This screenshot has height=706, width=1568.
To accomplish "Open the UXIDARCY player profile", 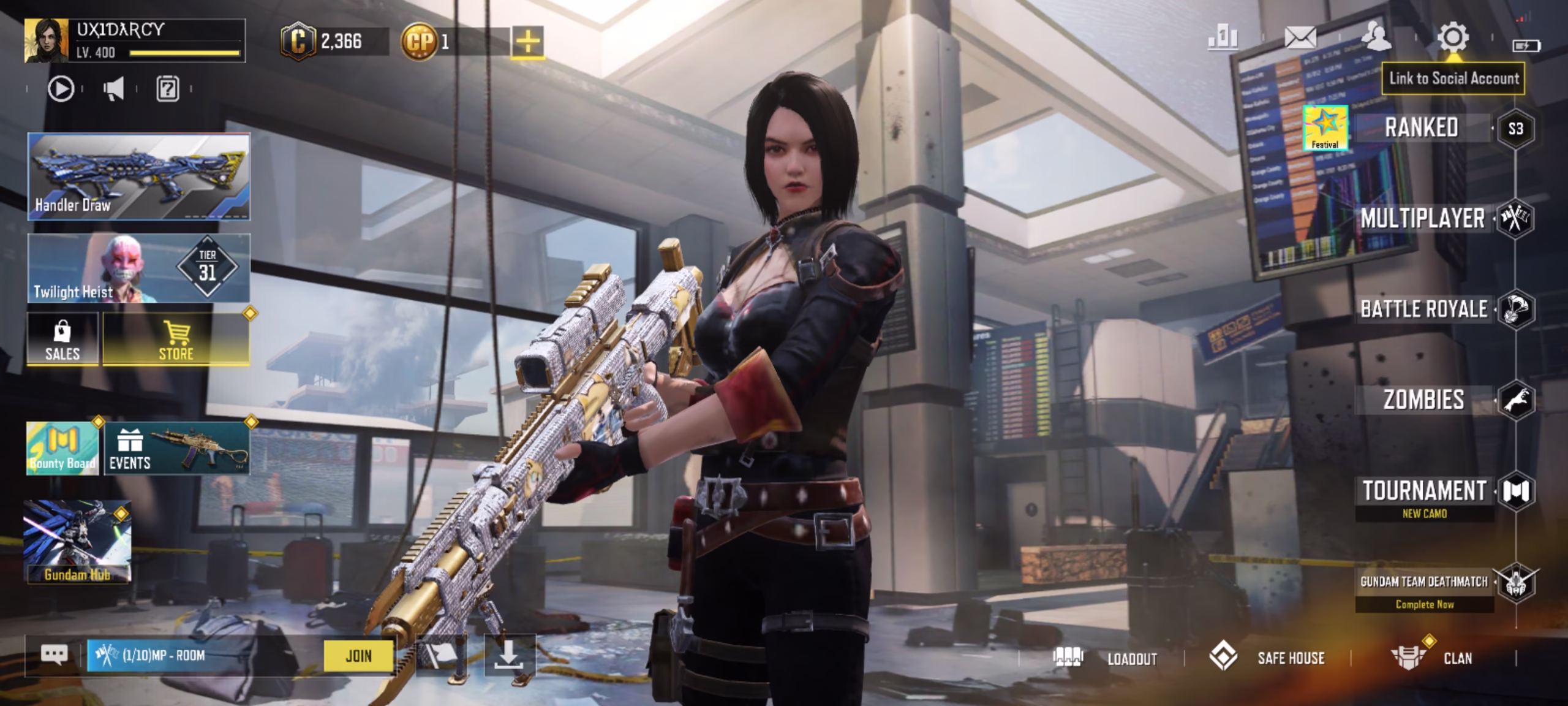I will (135, 40).
